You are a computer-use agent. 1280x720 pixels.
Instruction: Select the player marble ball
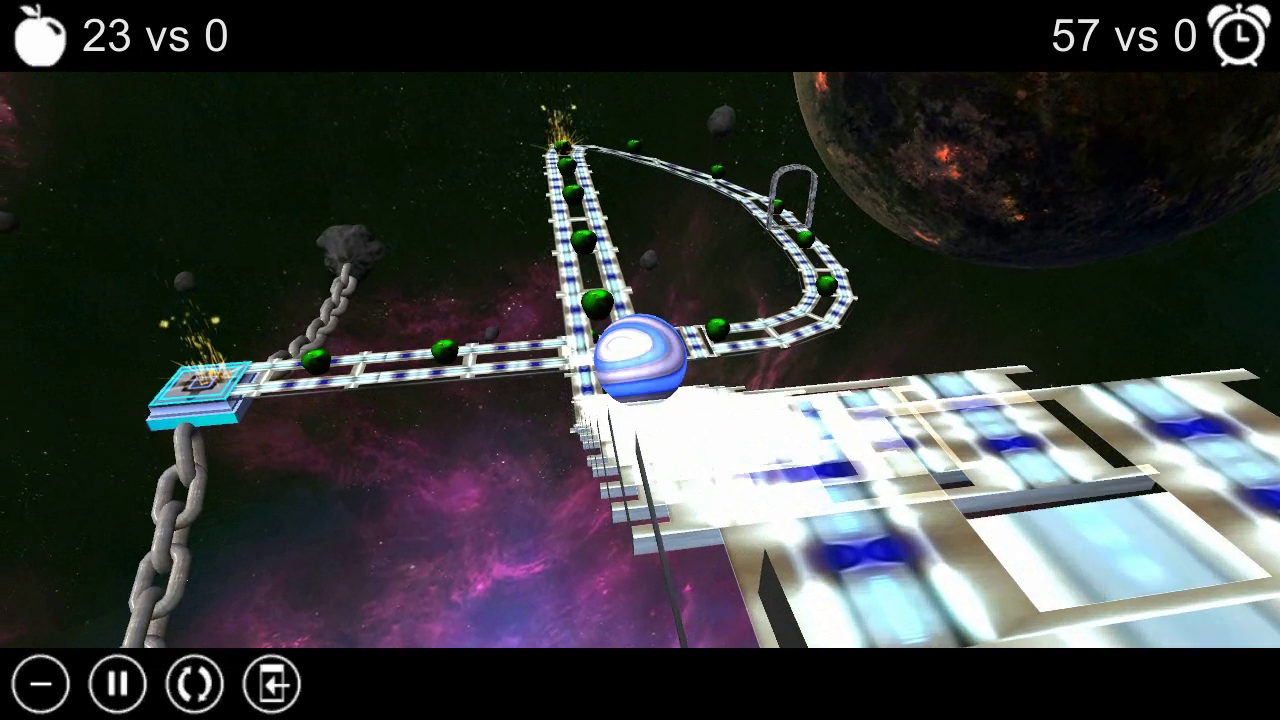(x=640, y=360)
